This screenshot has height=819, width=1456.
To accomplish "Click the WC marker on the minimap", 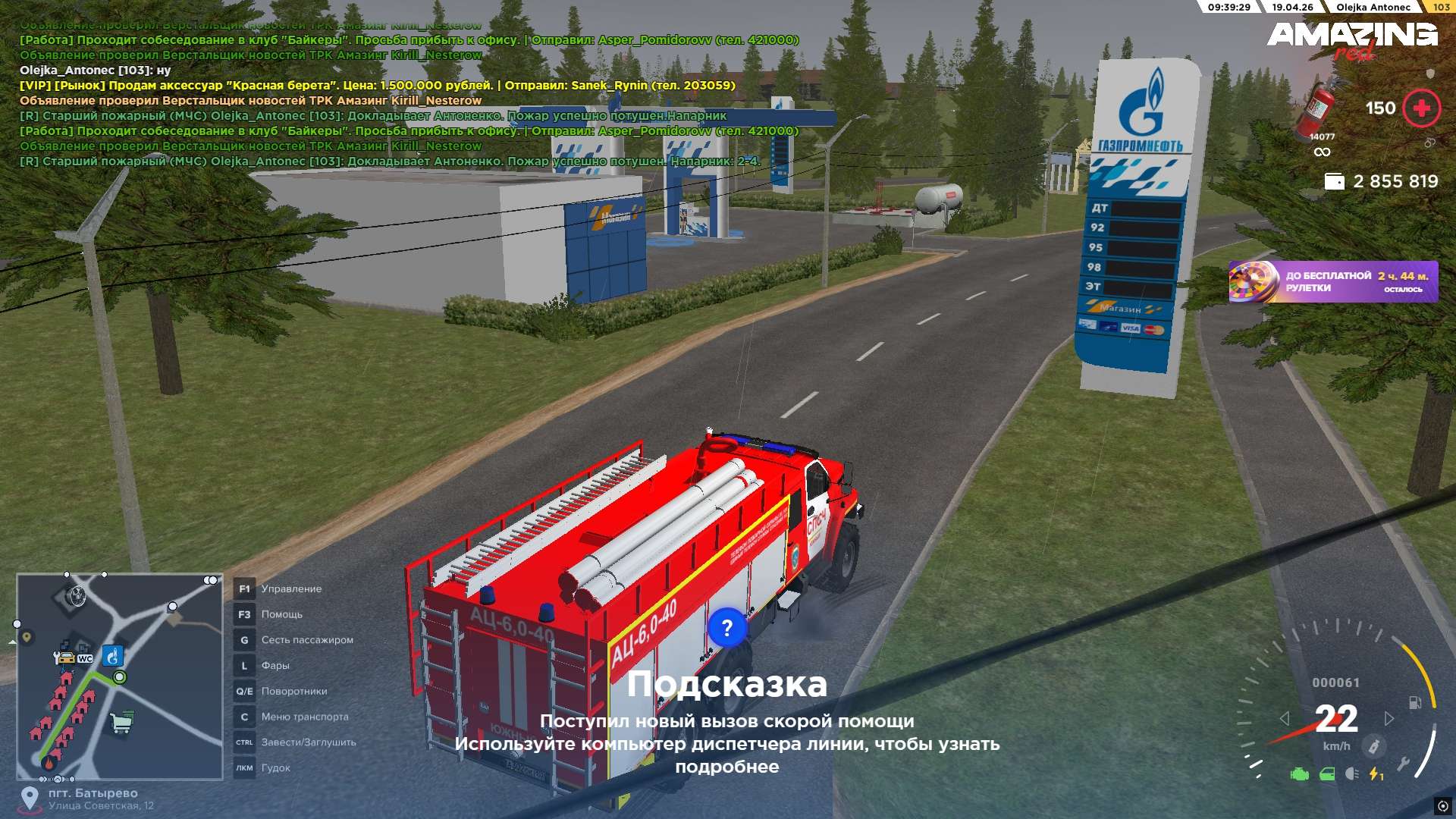I will [85, 658].
